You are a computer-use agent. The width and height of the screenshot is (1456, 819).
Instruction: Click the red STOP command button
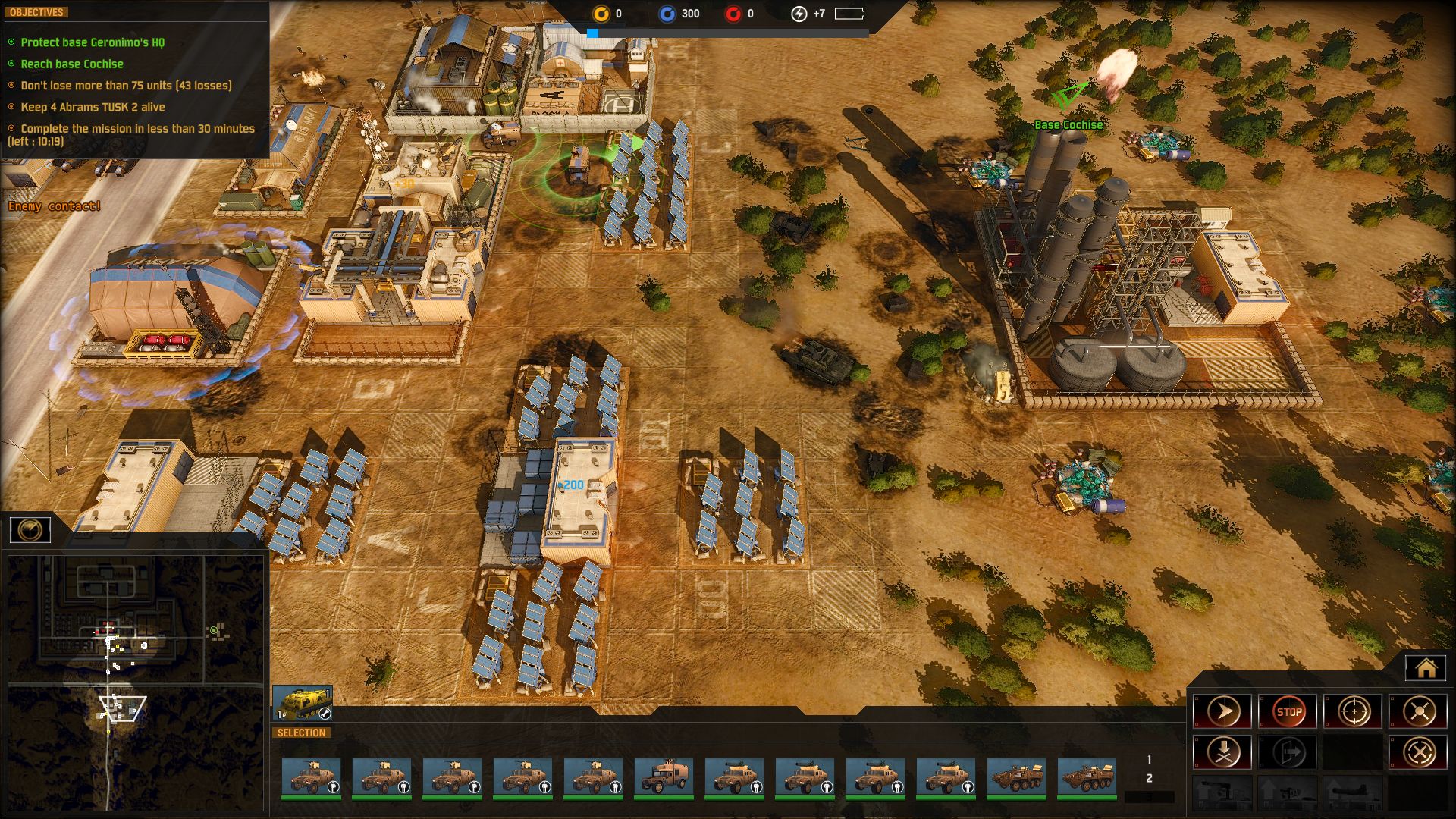(x=1288, y=711)
